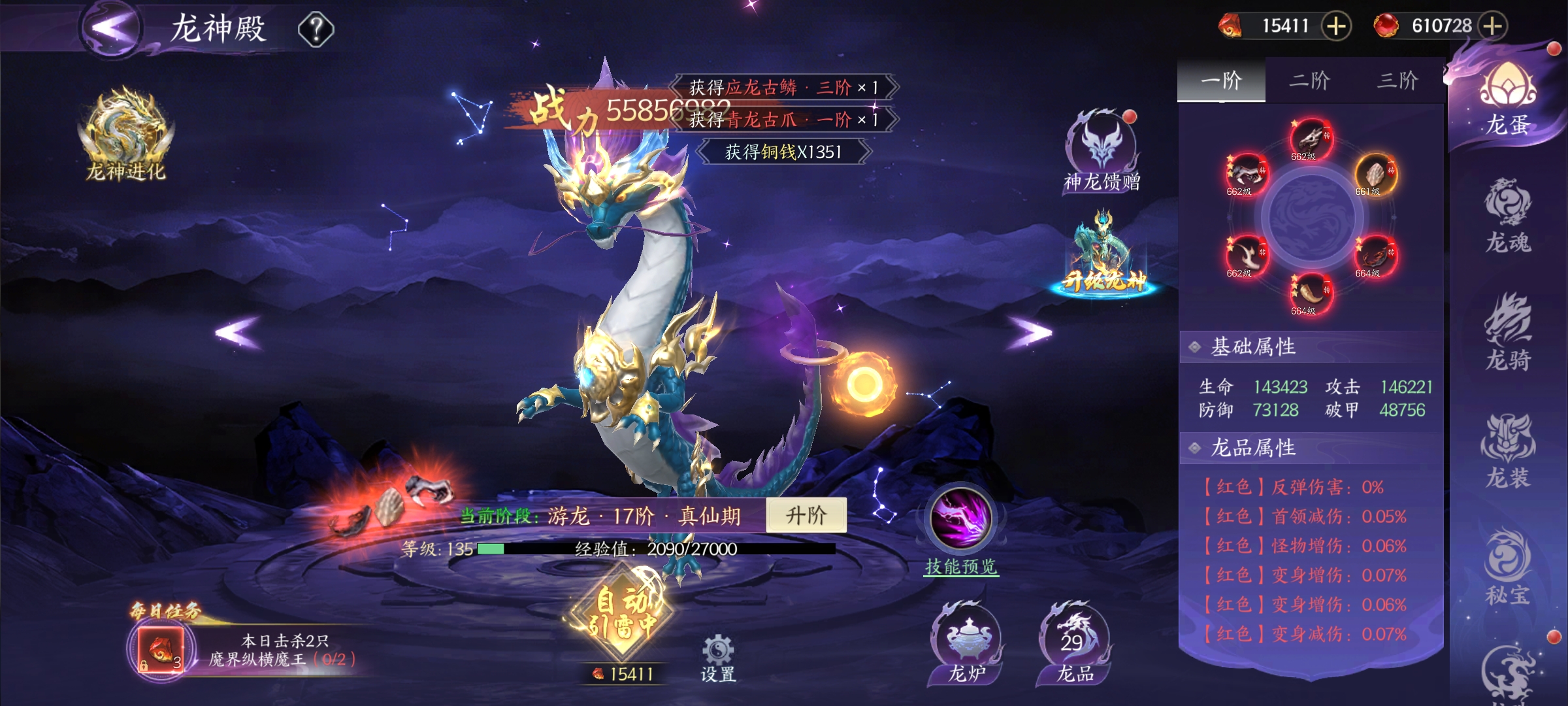The height and width of the screenshot is (706, 1568).
Task: Open the 龙装 side menu
Action: (1508, 452)
